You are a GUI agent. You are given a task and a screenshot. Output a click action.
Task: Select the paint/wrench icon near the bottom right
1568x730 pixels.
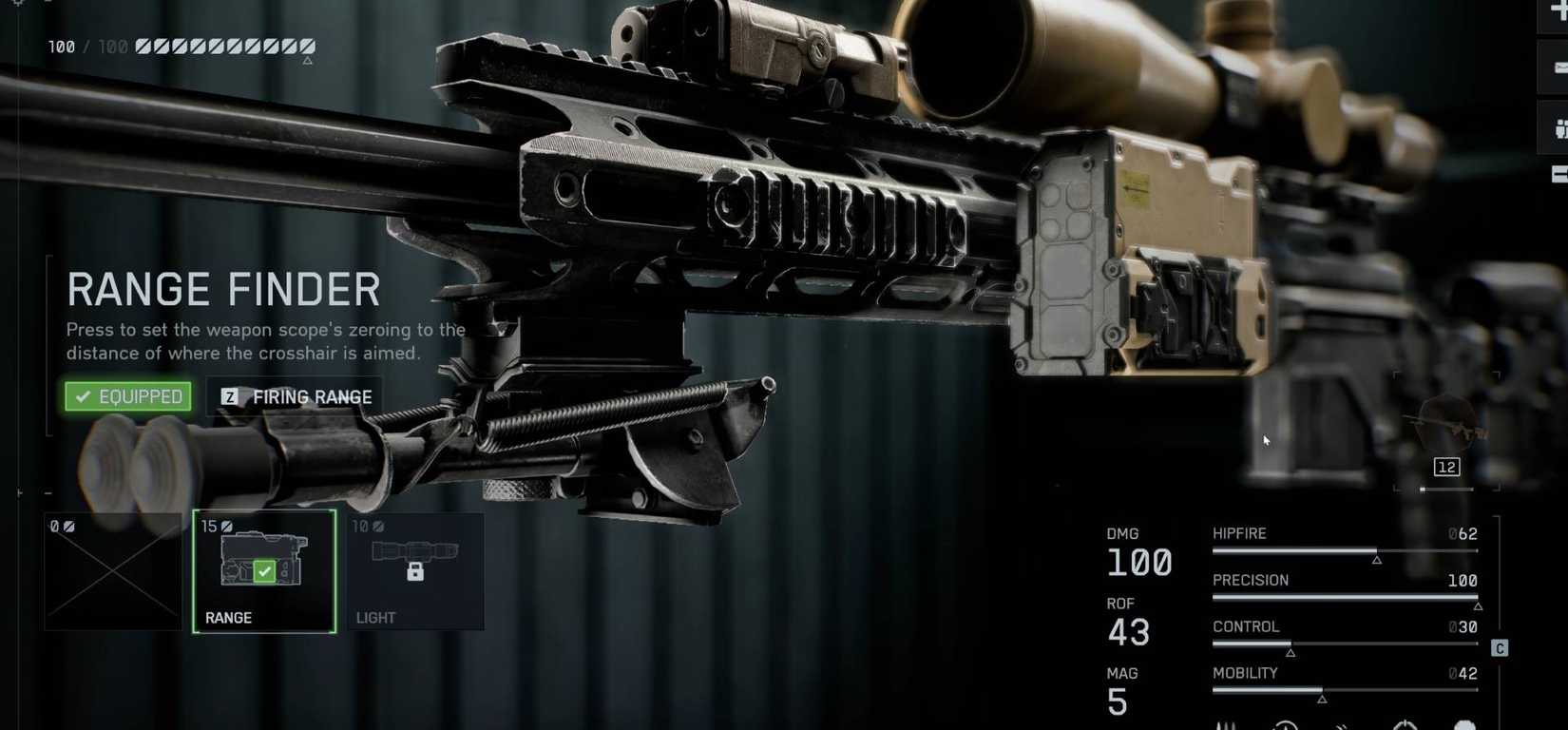coord(1343,724)
